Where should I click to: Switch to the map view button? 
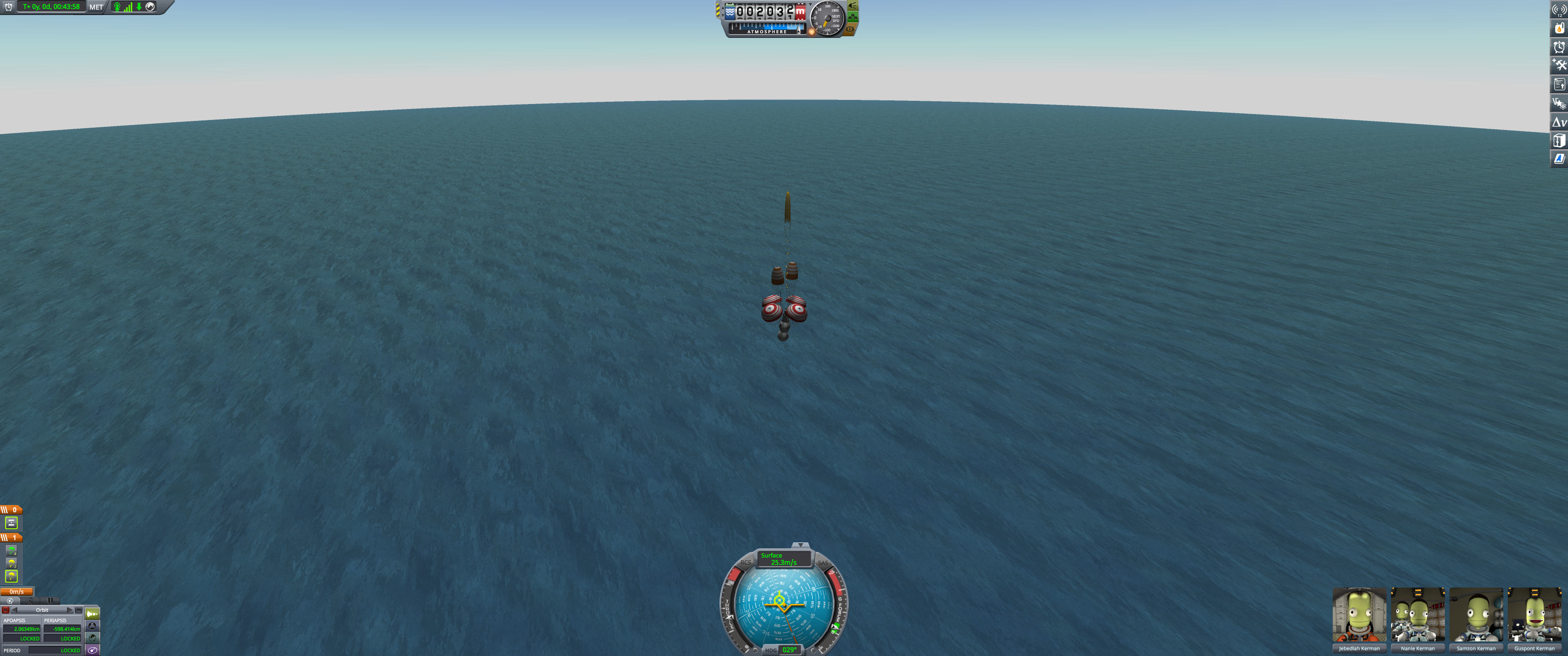tap(92, 650)
